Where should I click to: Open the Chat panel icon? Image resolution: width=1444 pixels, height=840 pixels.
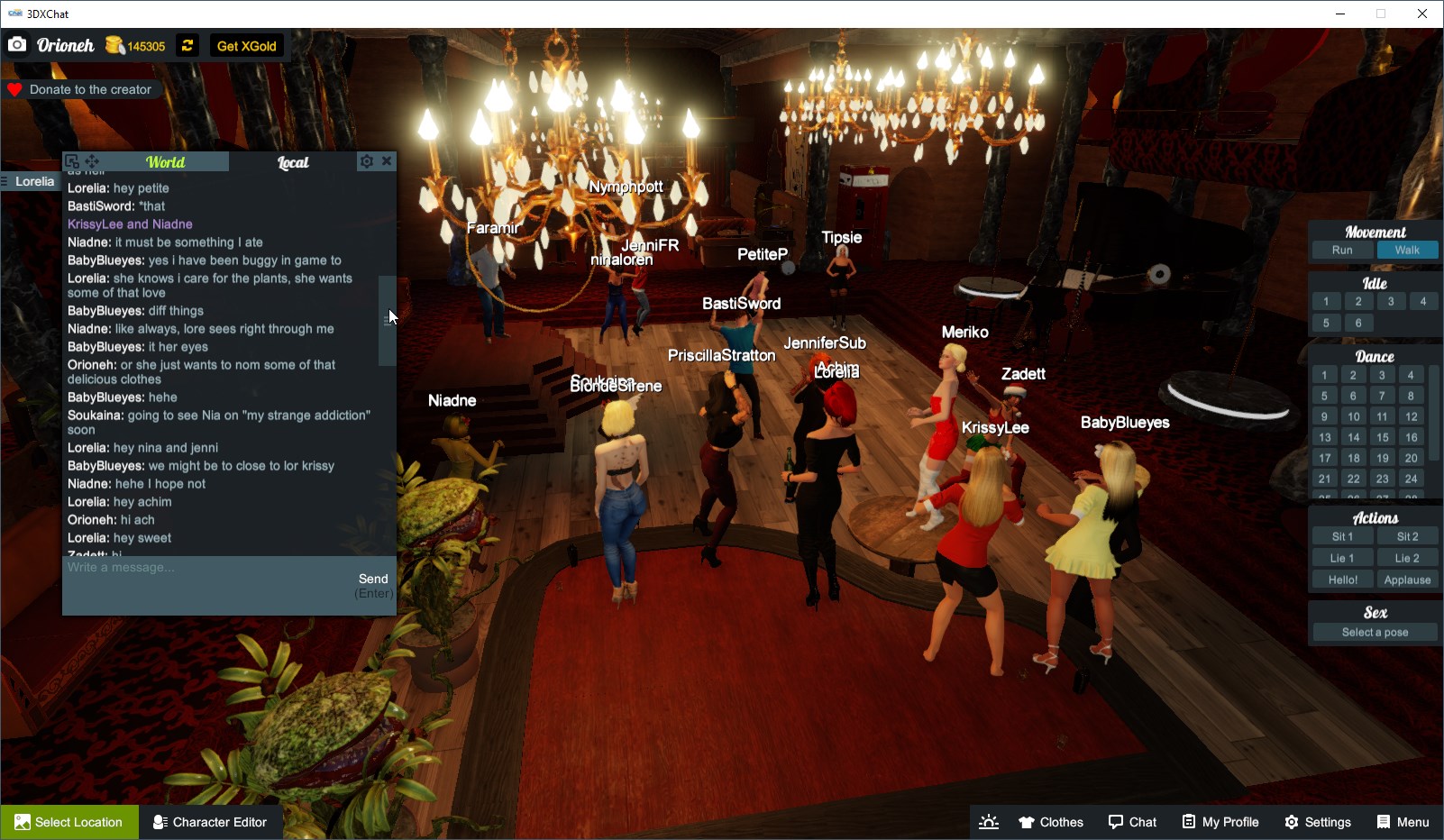[x=1132, y=821]
